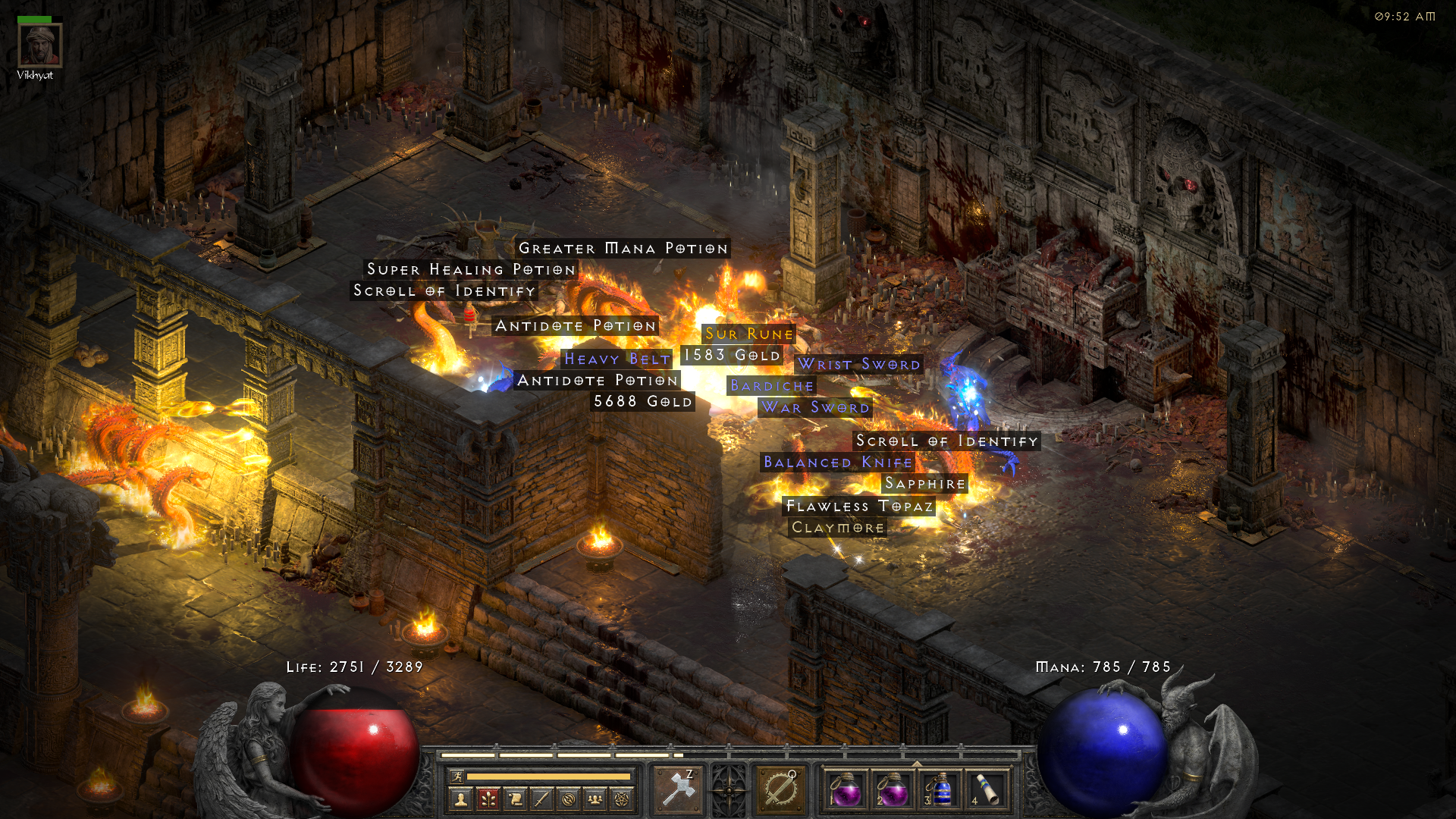
Task: Pick up the Flawless Topaz label
Action: click(859, 506)
